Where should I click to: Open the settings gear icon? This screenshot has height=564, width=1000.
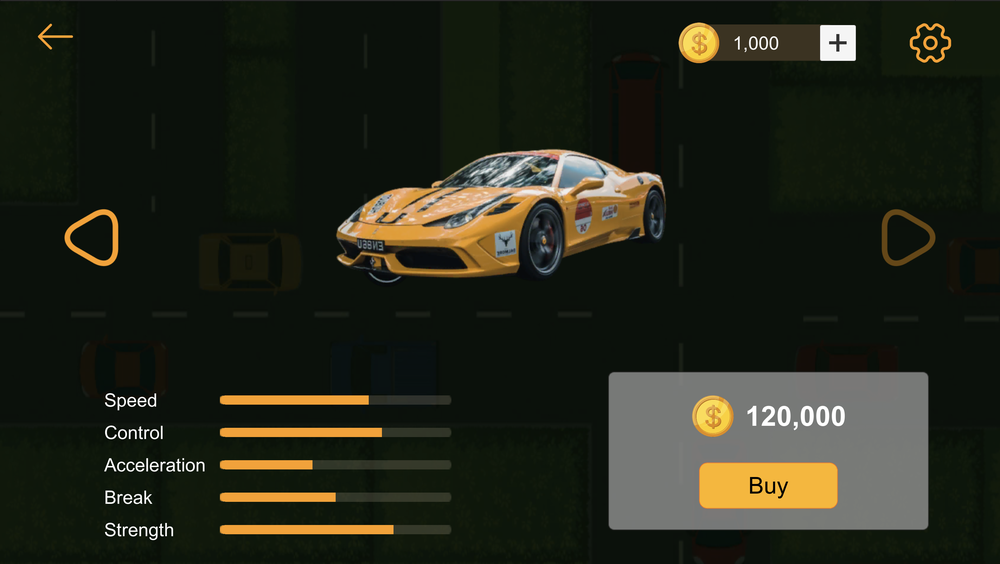tap(930, 43)
